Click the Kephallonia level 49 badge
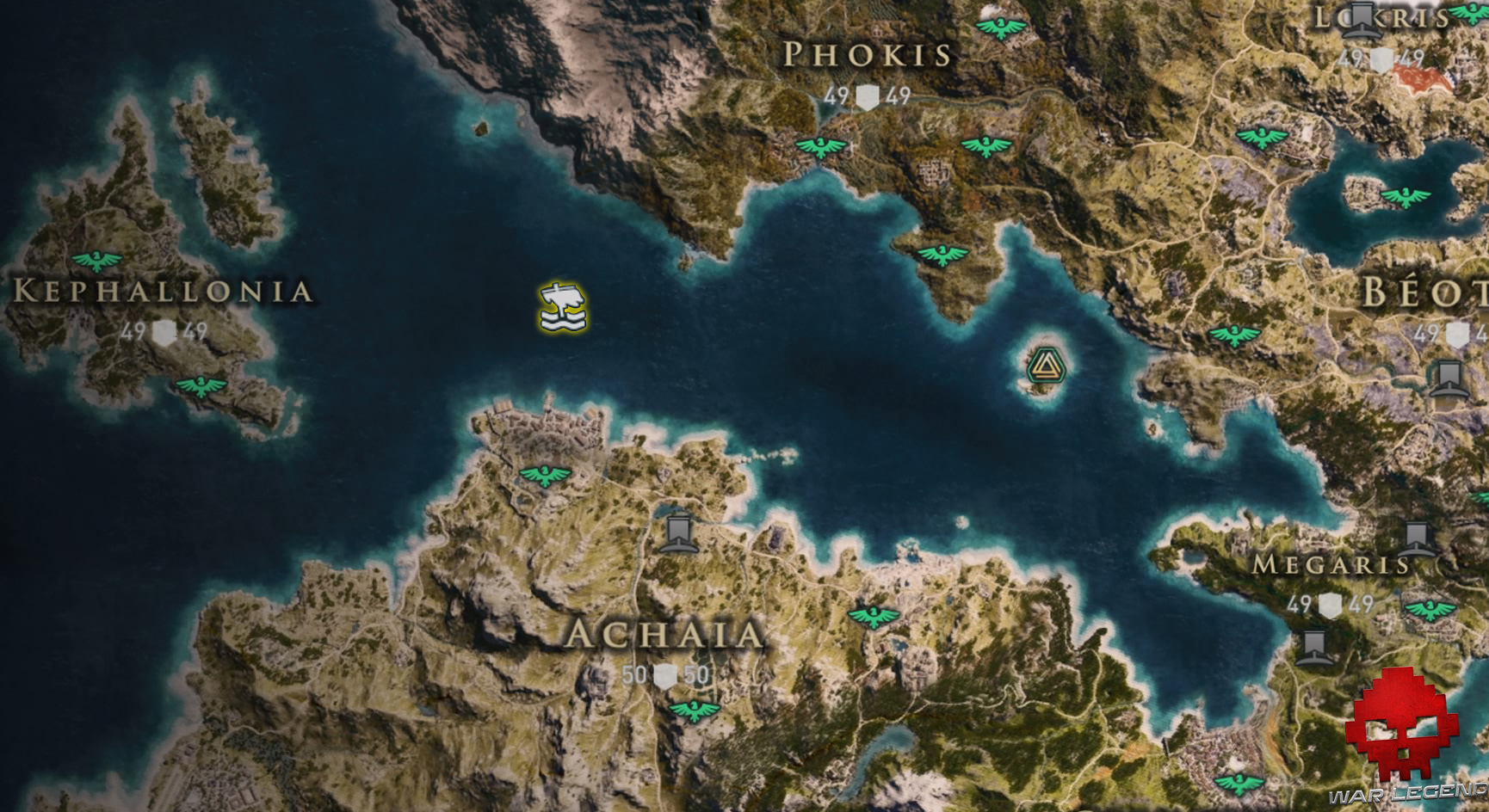 click(x=164, y=334)
